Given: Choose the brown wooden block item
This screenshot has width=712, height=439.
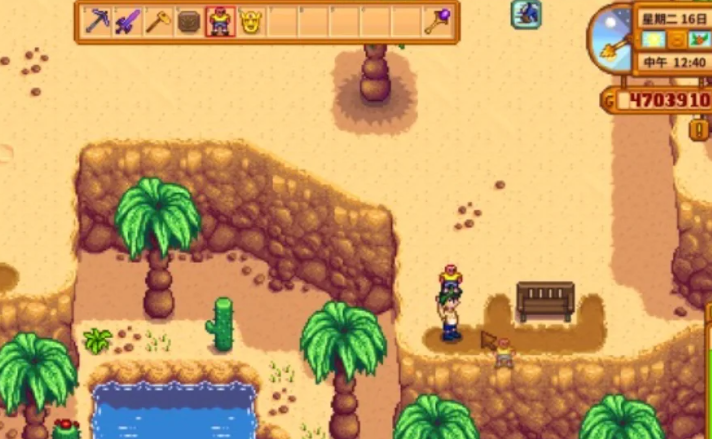Looking at the screenshot, I should click(x=188, y=21).
